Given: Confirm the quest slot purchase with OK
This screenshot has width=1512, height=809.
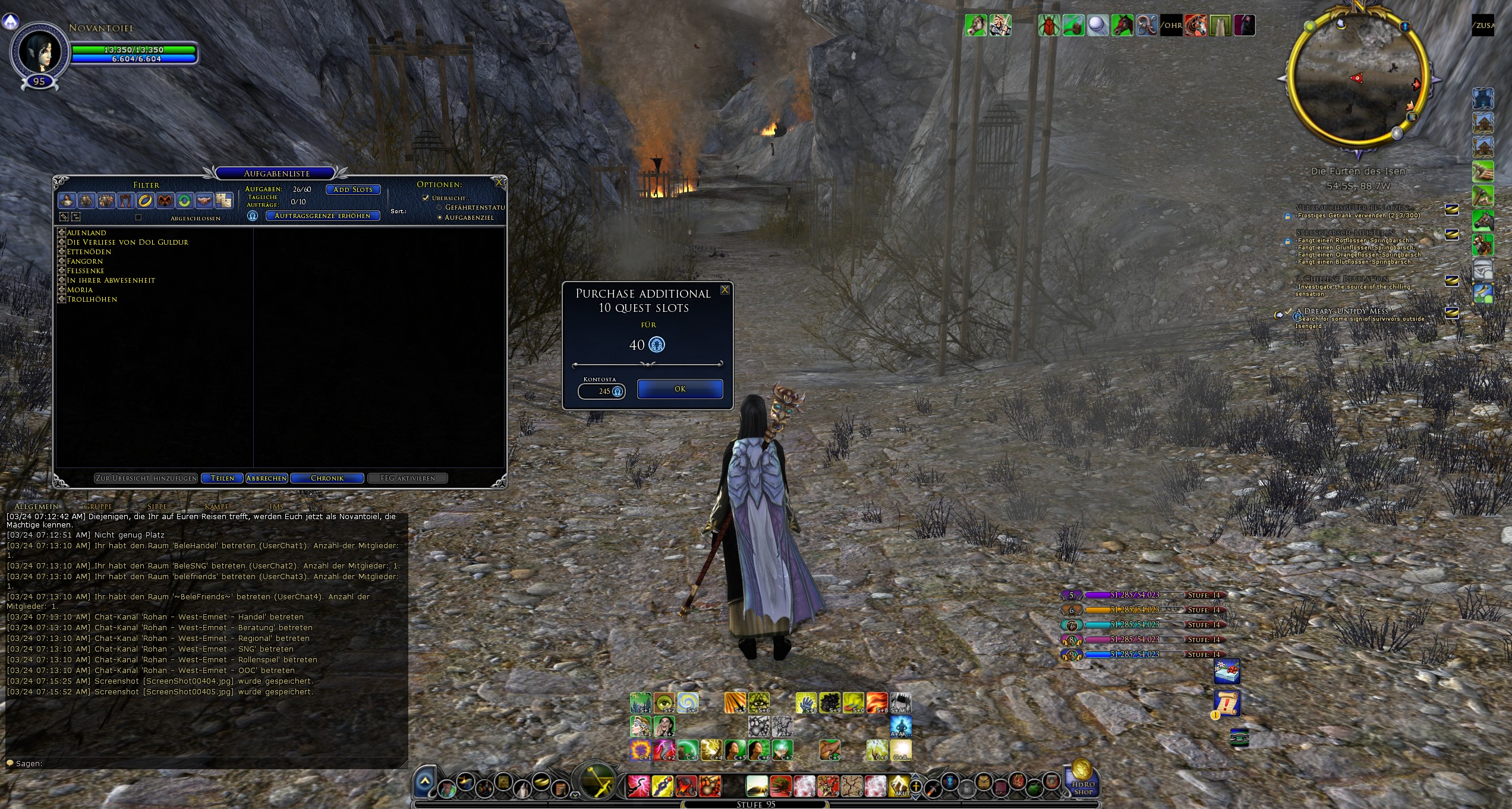Looking at the screenshot, I should coord(680,389).
